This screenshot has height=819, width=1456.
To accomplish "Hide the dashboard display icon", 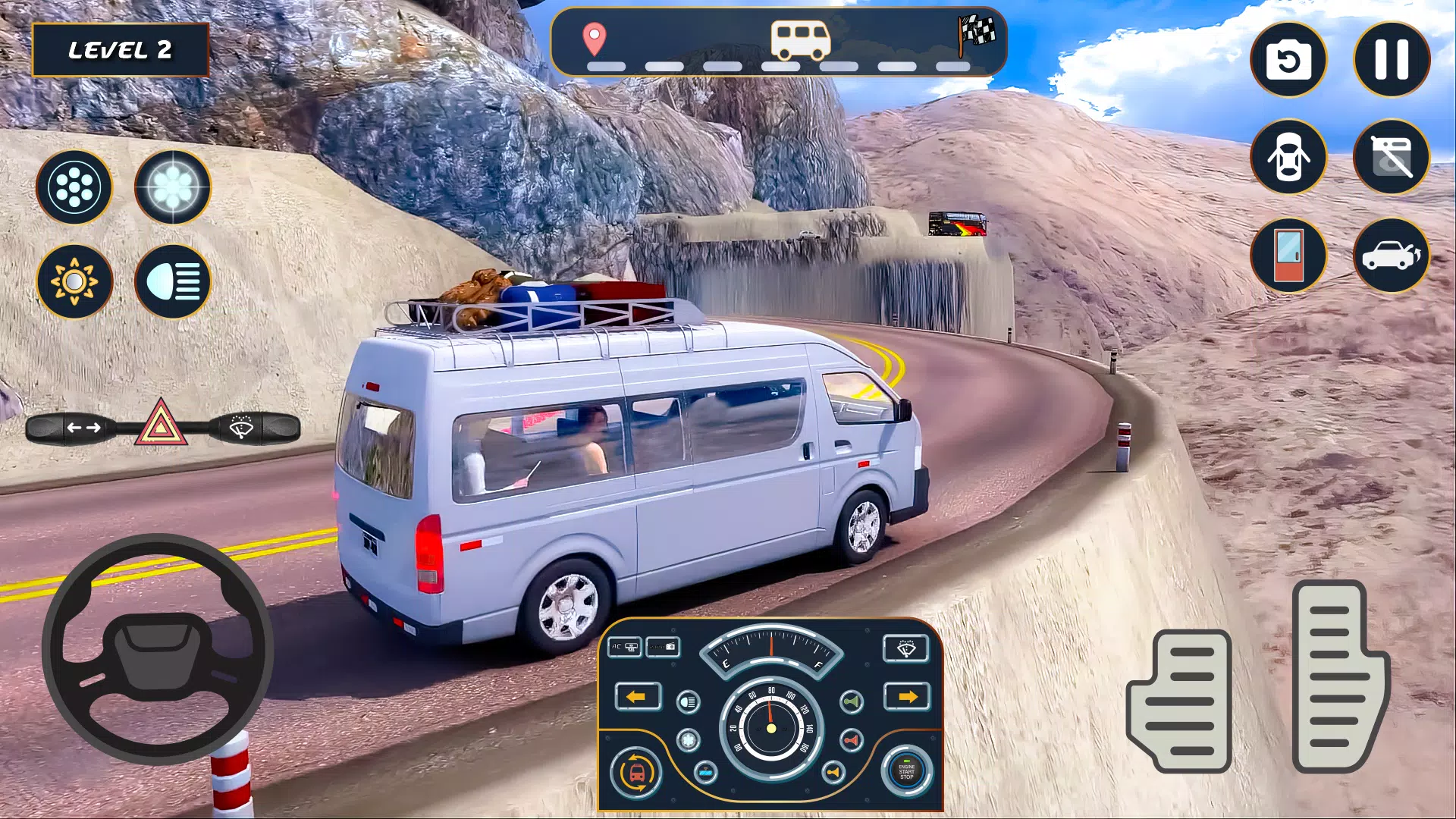I will [x=1392, y=157].
